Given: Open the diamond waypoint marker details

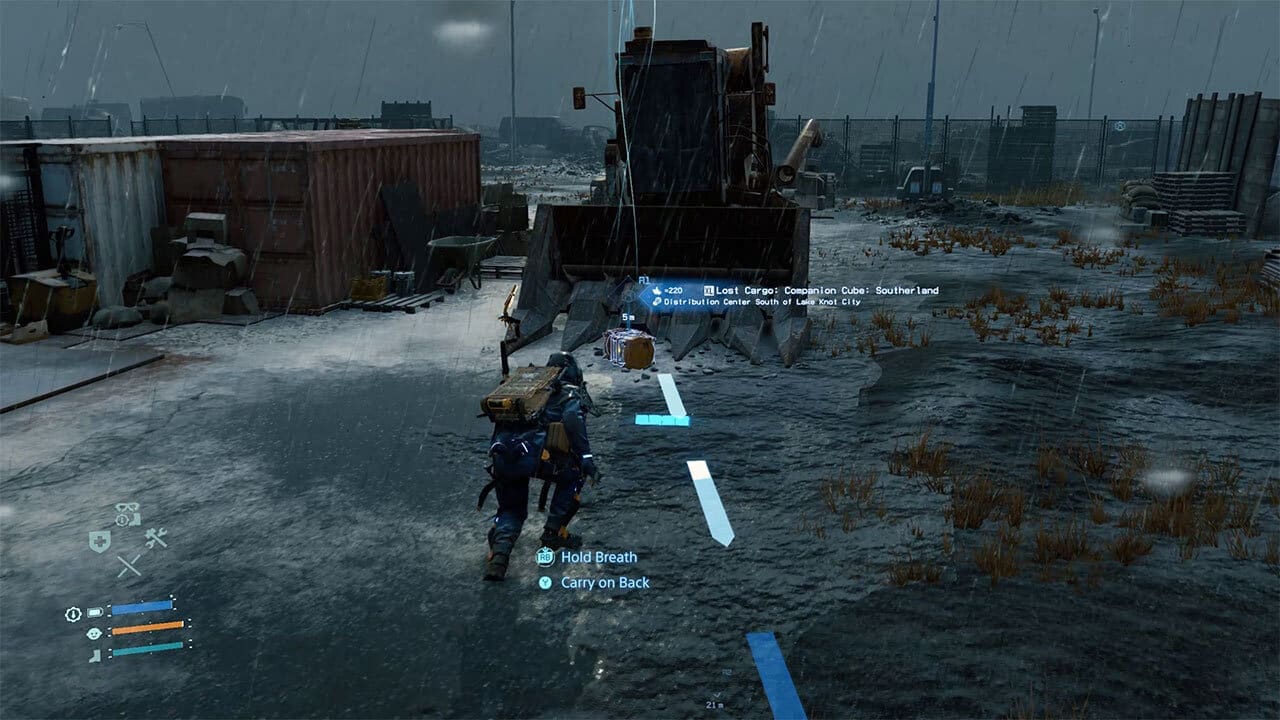Looking at the screenshot, I should 627,294.
